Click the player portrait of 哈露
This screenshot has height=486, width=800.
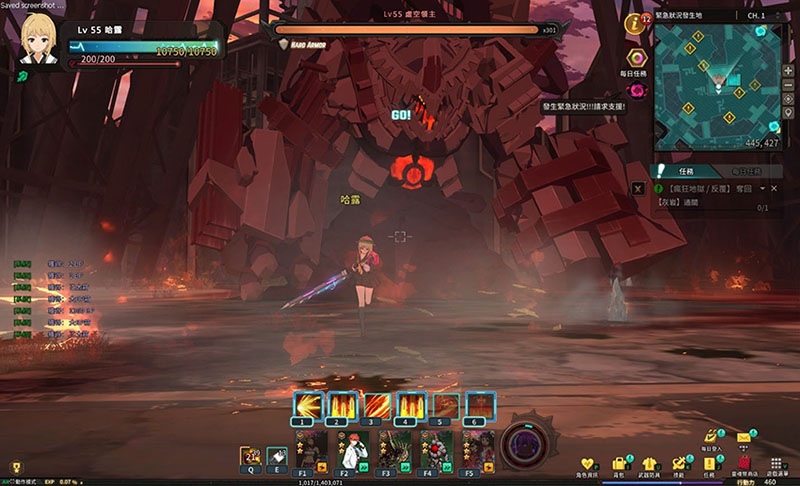(x=39, y=39)
